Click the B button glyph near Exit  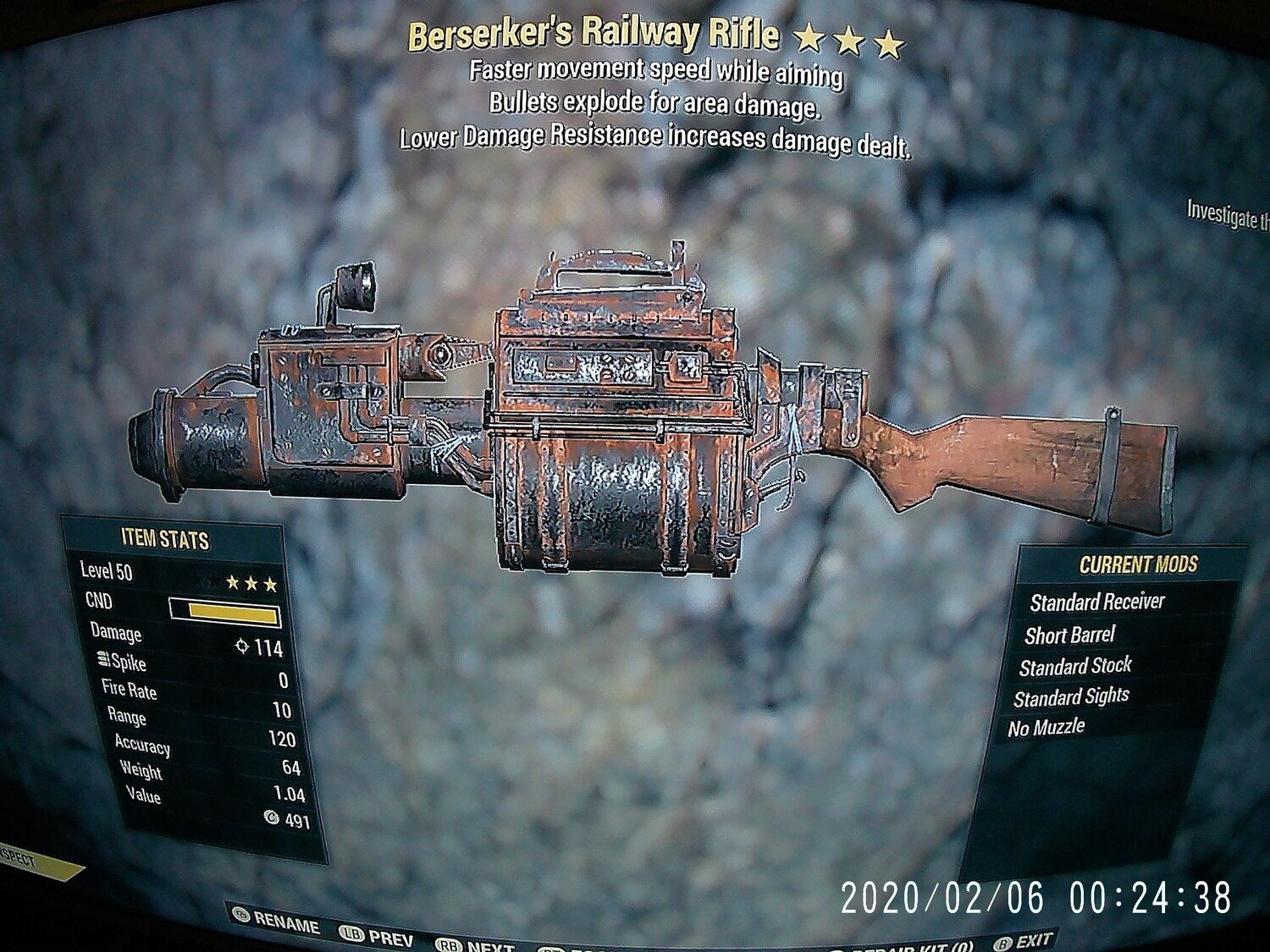(1002, 944)
